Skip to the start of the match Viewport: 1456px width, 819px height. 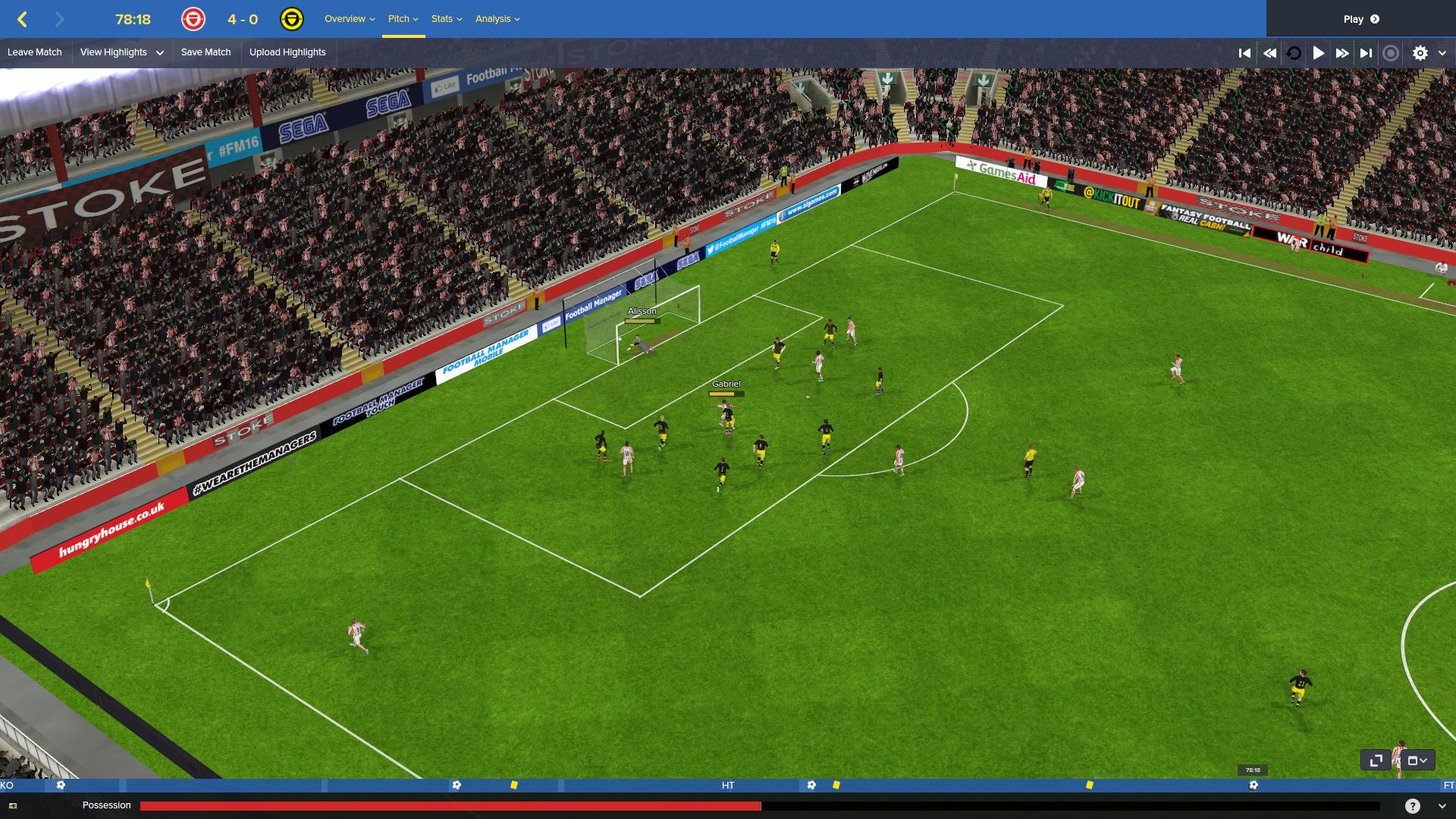pyautogui.click(x=1244, y=53)
